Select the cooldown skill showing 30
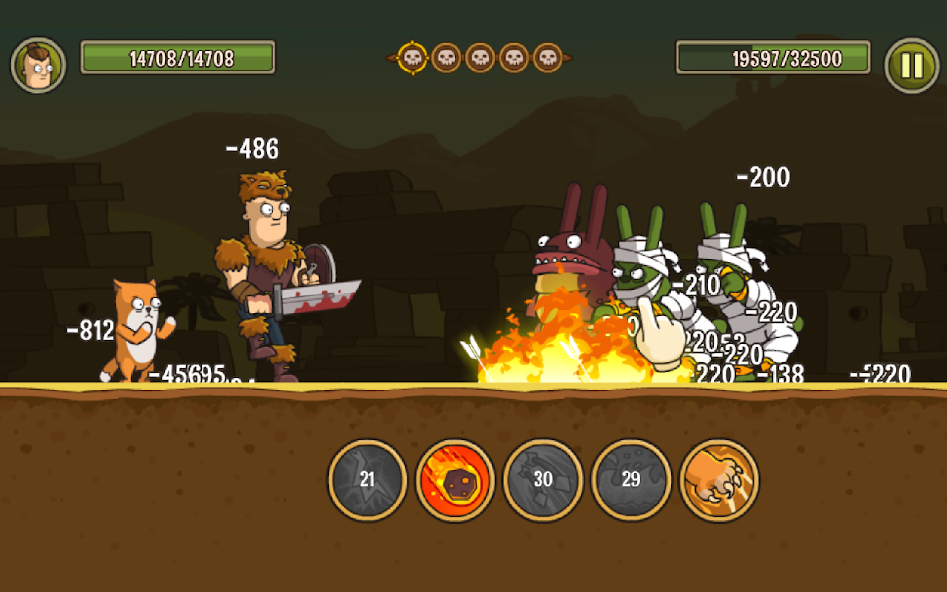 click(x=543, y=480)
